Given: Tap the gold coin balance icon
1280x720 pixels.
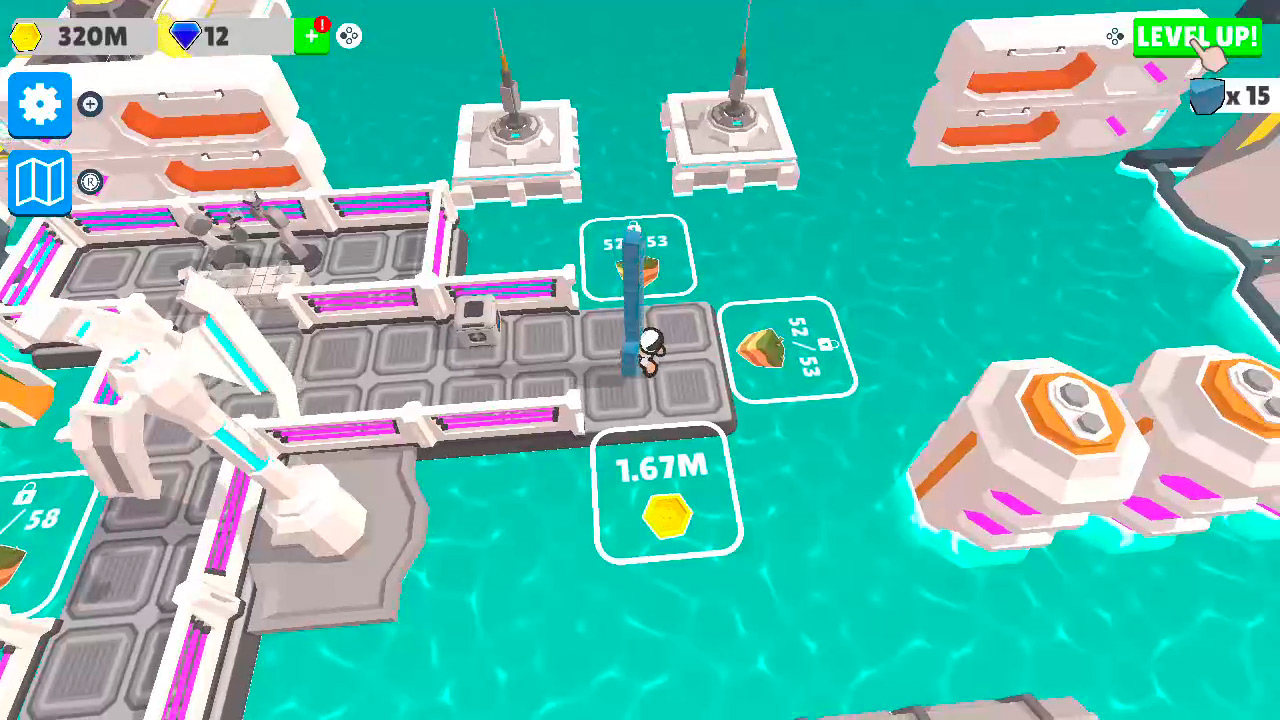Looking at the screenshot, I should coord(27,36).
